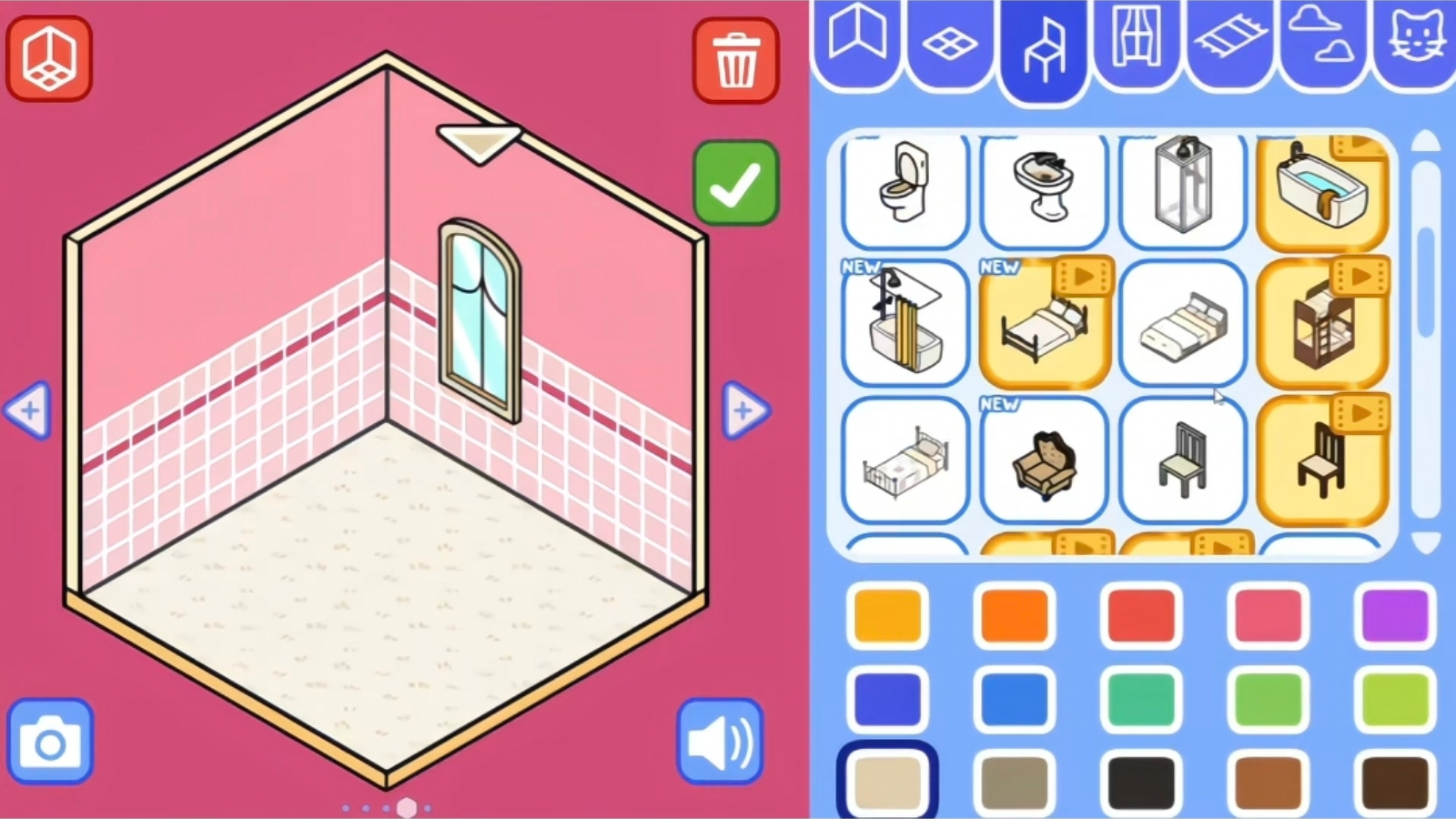The image size is (1456, 819).
Task: Open the curtains and windows tab
Action: click(1137, 41)
